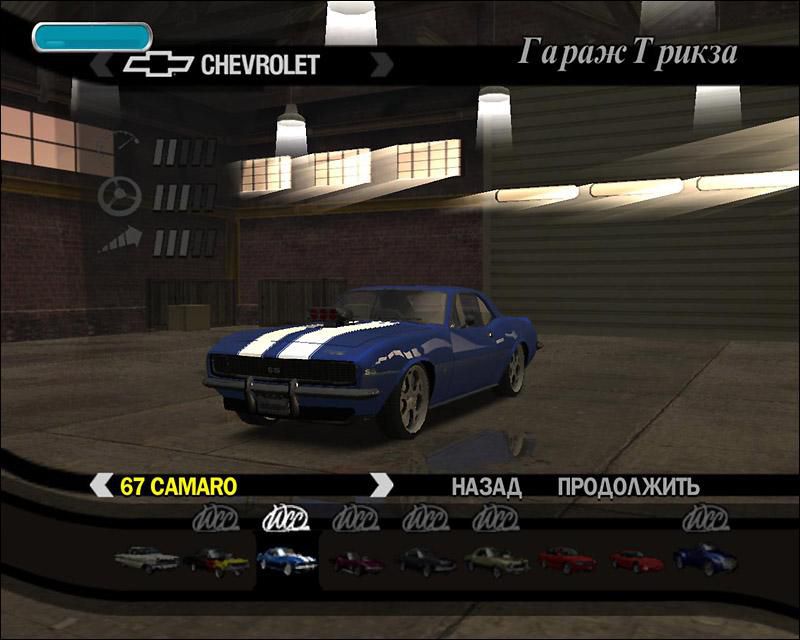
Task: Click the left arrow beside 67 Camaro
Action: [x=101, y=486]
